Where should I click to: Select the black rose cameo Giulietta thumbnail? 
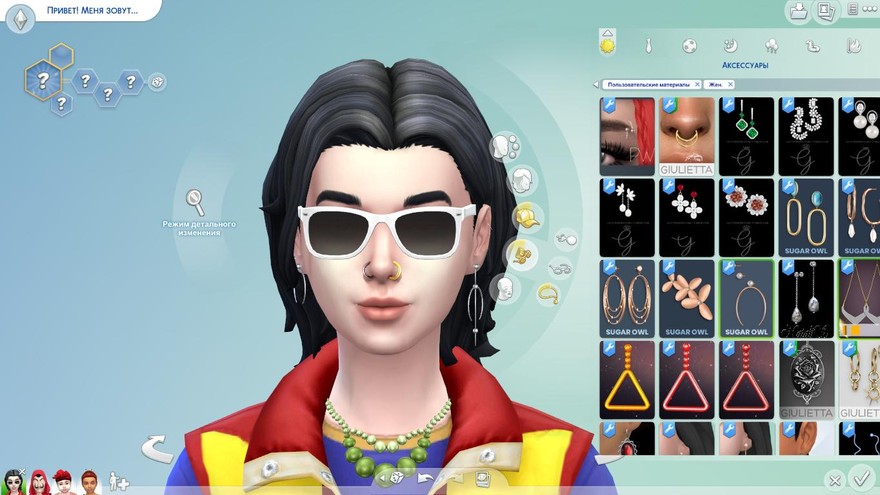[x=806, y=379]
